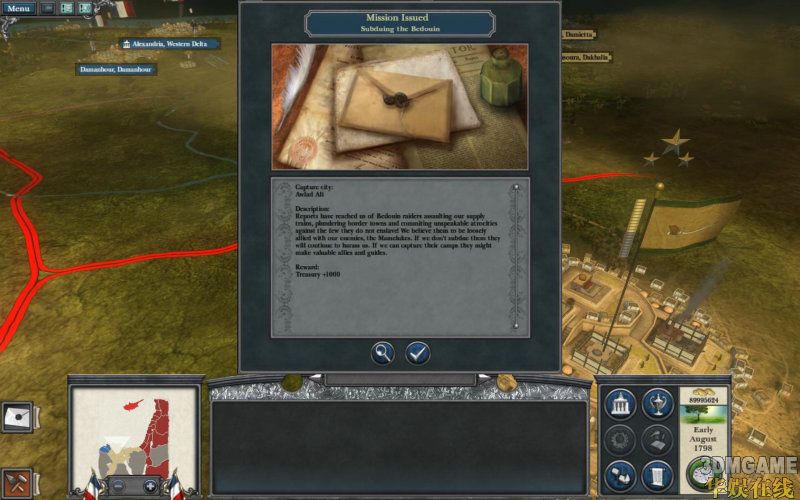Open the envelope missions side tab
This screenshot has height=500, width=800.
17,417
